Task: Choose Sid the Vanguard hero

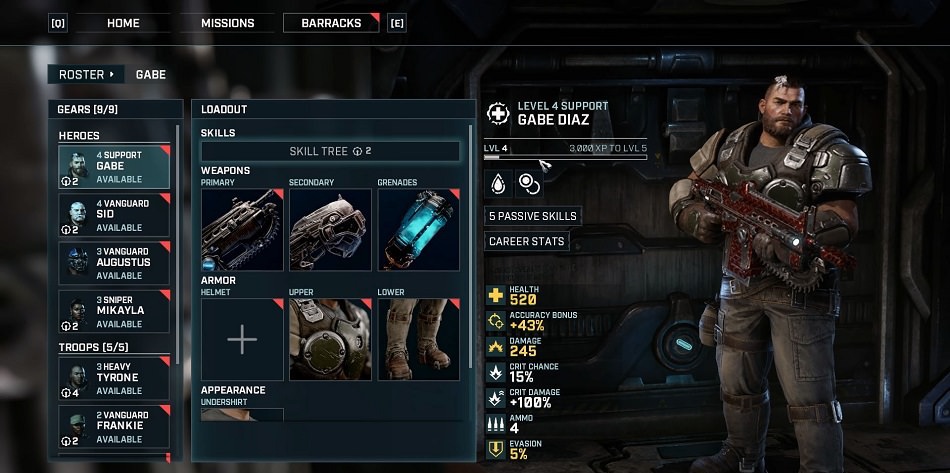Action: [x=114, y=215]
